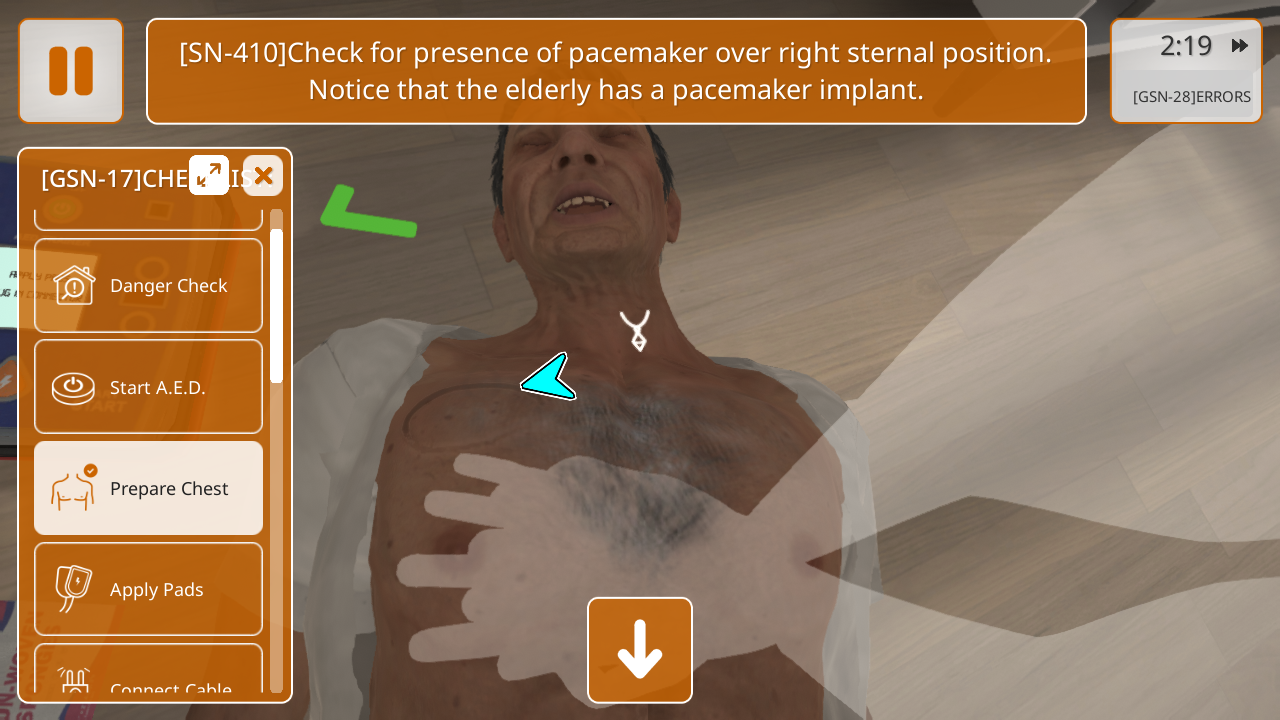Expand the checklist panel
The image size is (1280, 720).
(x=209, y=175)
